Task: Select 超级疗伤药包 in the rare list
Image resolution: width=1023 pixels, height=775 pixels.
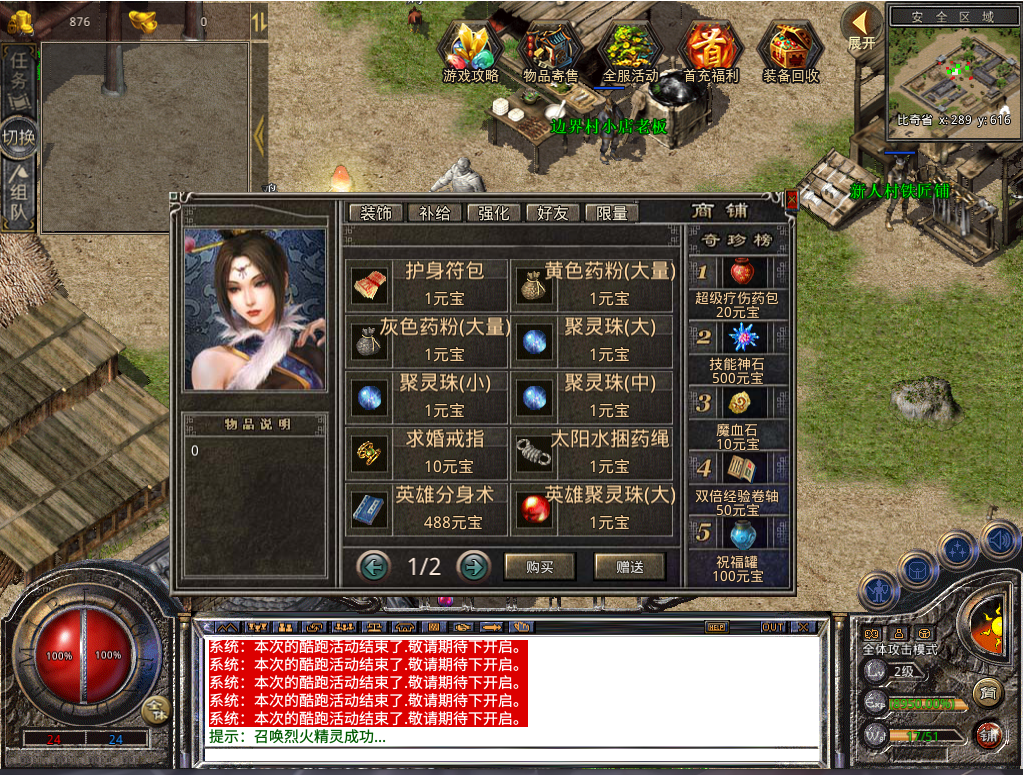Action: [x=740, y=273]
